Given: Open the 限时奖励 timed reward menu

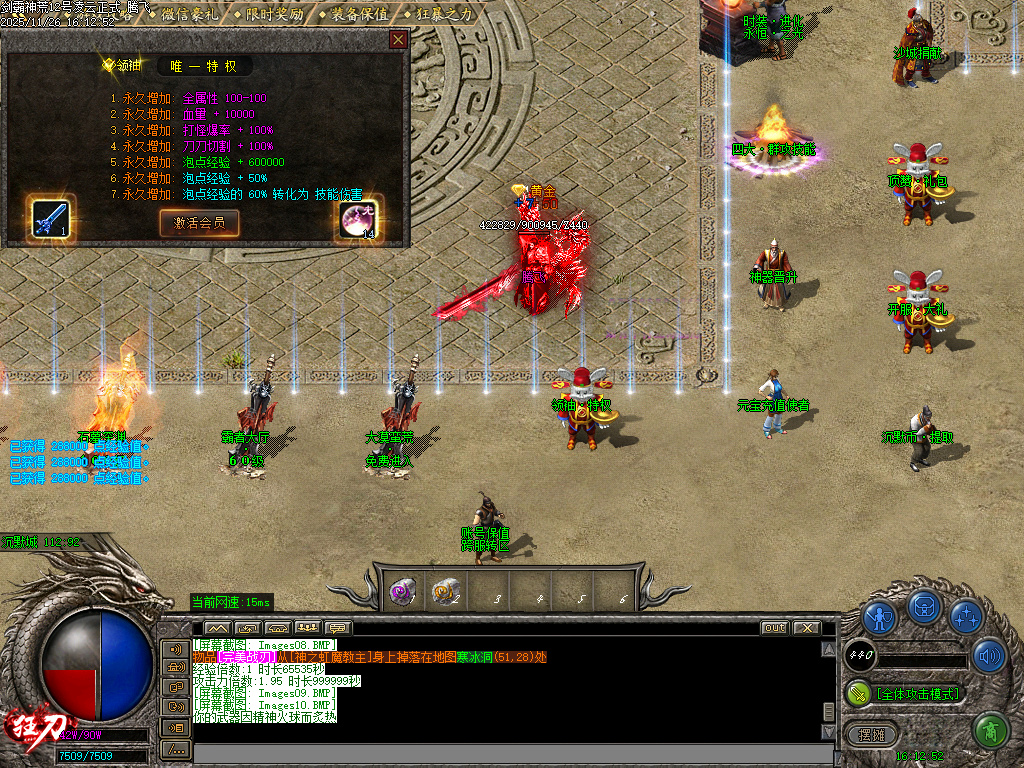Looking at the screenshot, I should click(x=273, y=14).
